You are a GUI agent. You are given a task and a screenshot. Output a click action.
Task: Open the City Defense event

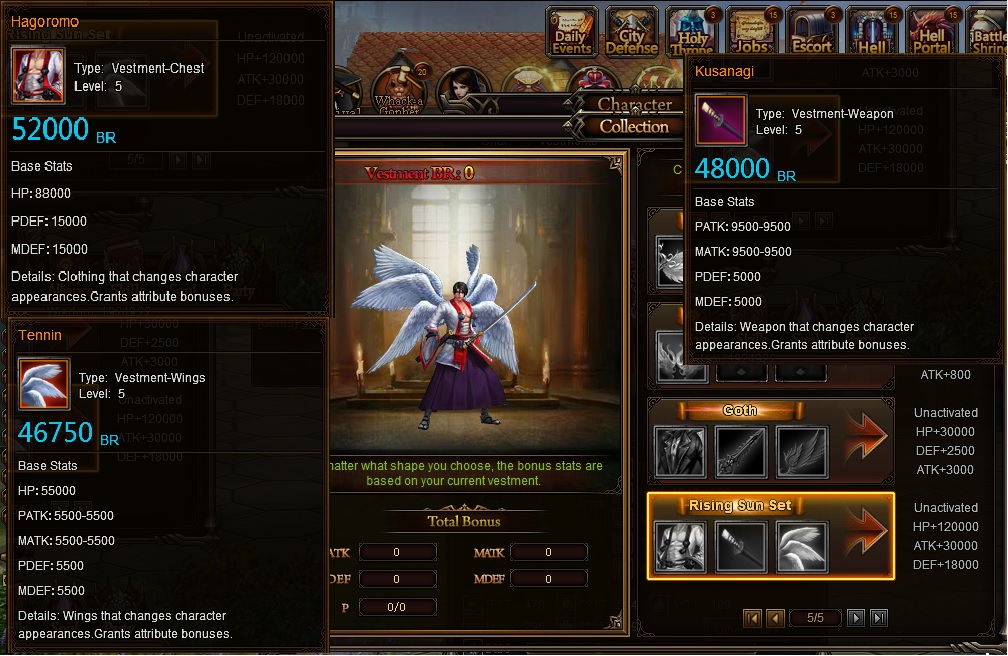coord(632,32)
